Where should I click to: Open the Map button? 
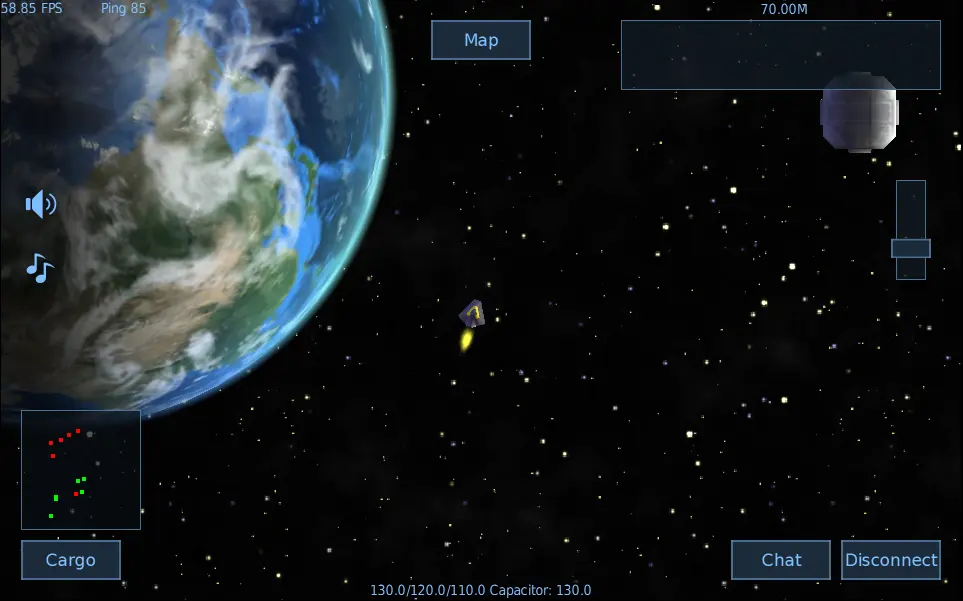[480, 40]
